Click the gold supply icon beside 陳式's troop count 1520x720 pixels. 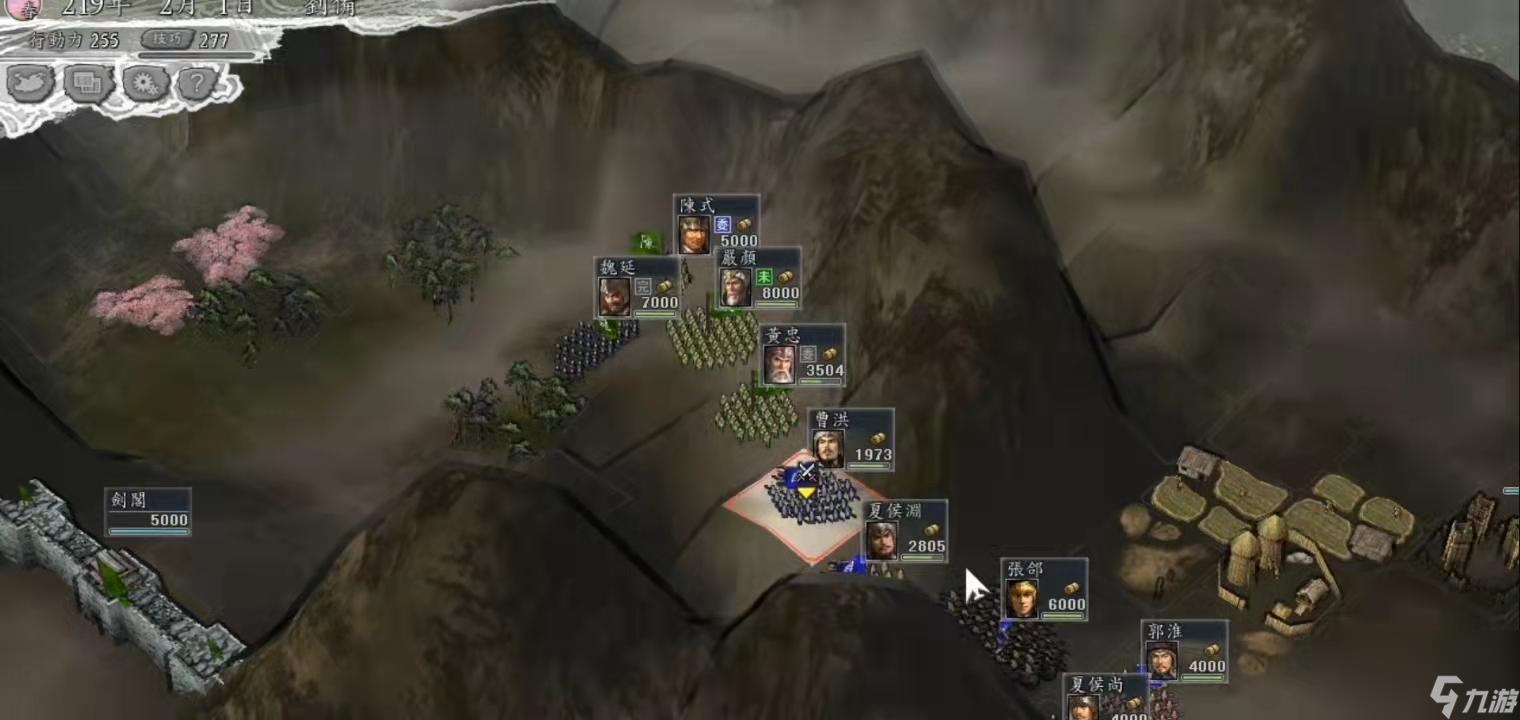[x=744, y=225]
